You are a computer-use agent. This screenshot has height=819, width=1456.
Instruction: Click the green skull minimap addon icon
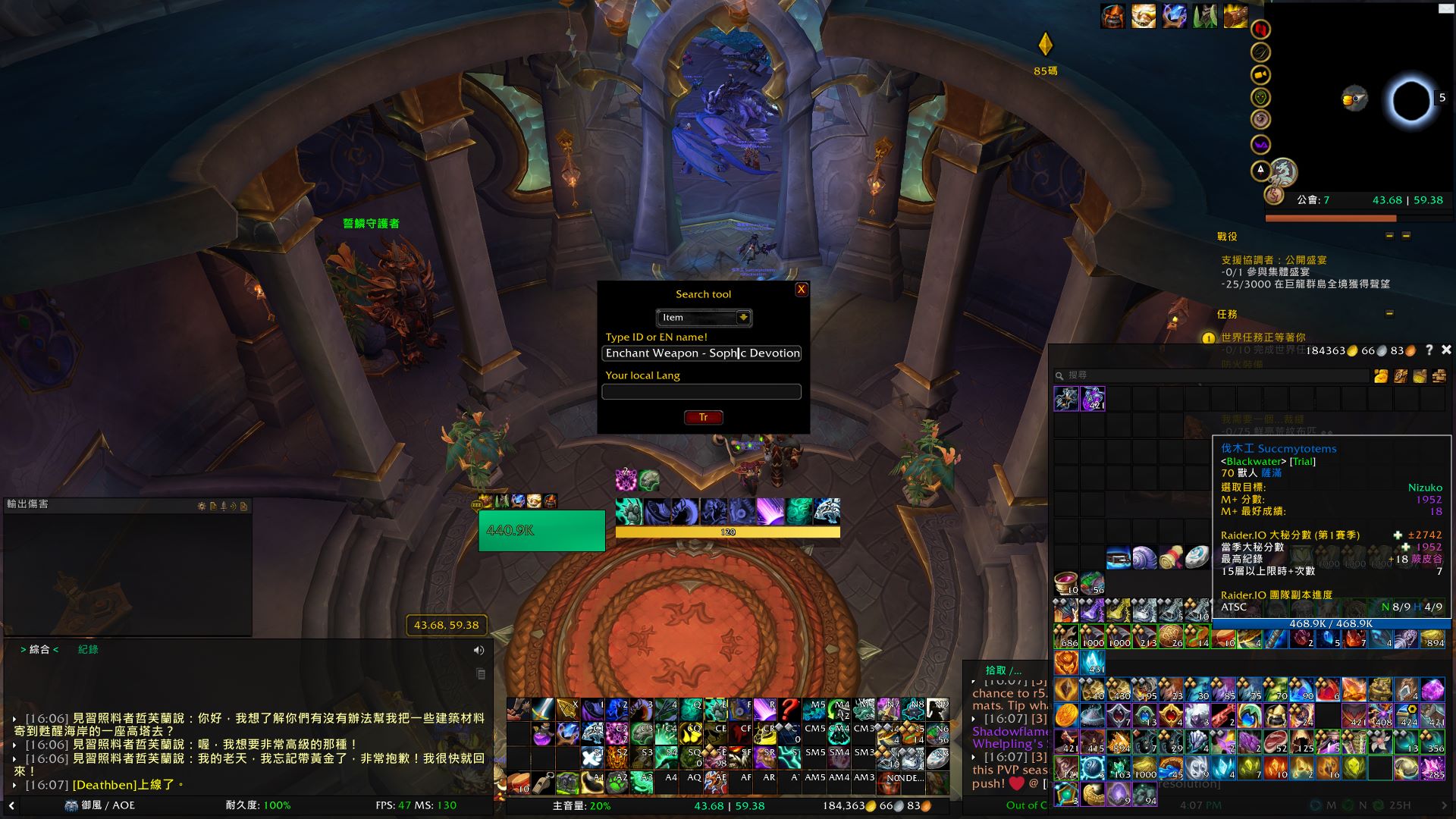click(x=1260, y=97)
